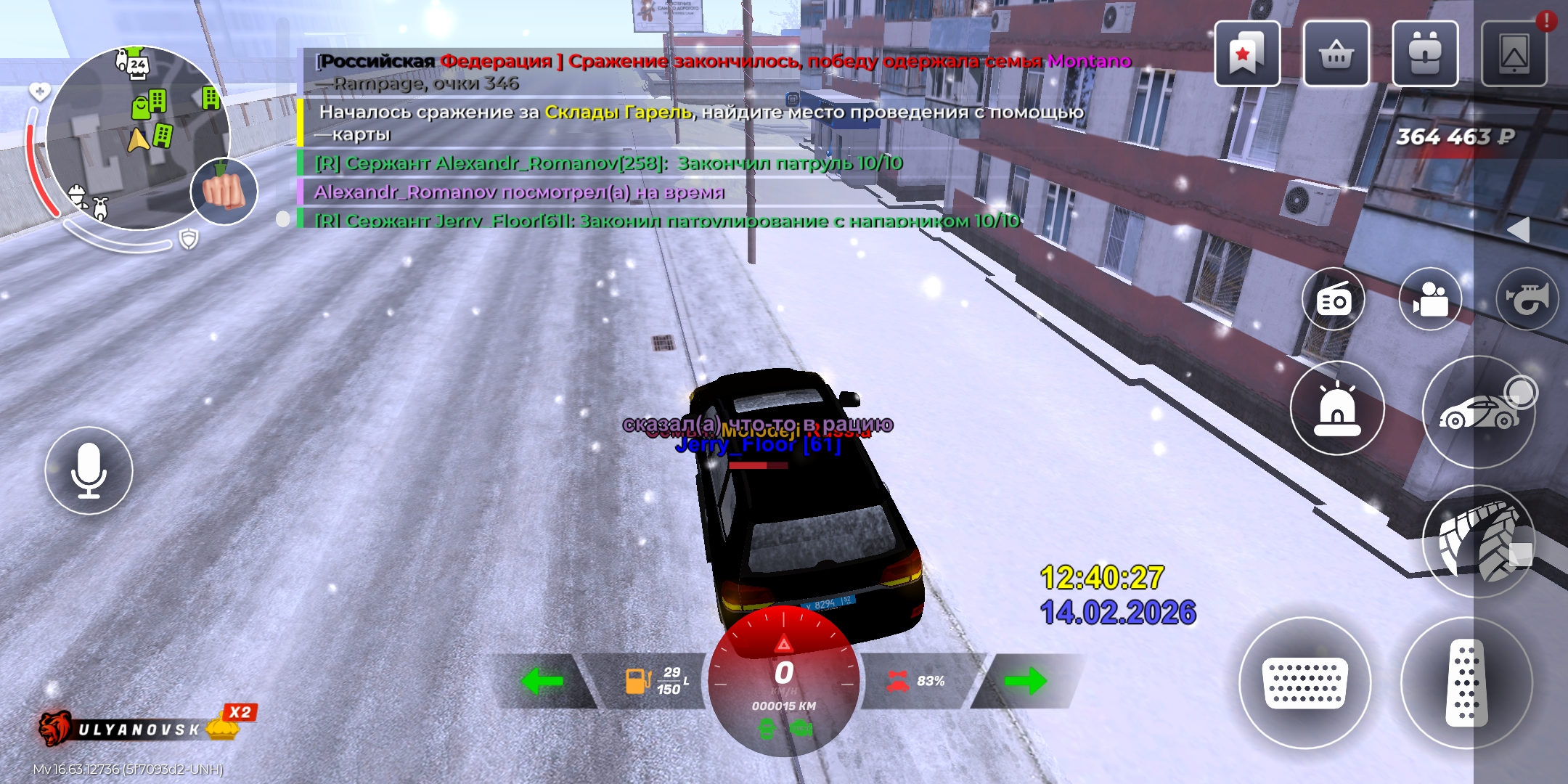Turn on the radio
This screenshot has height=784, width=1568.
[x=1333, y=299]
